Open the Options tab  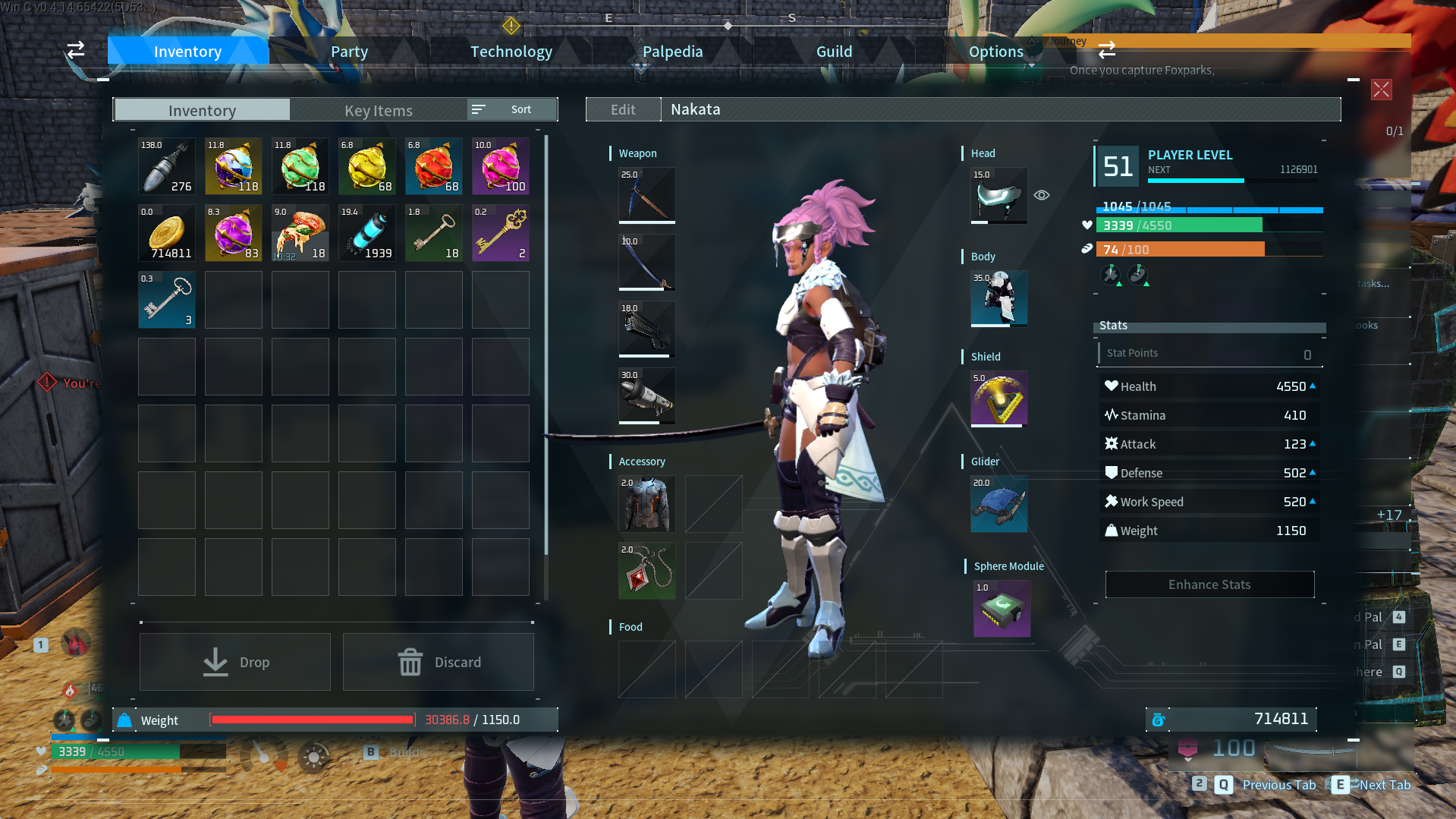coord(995,52)
